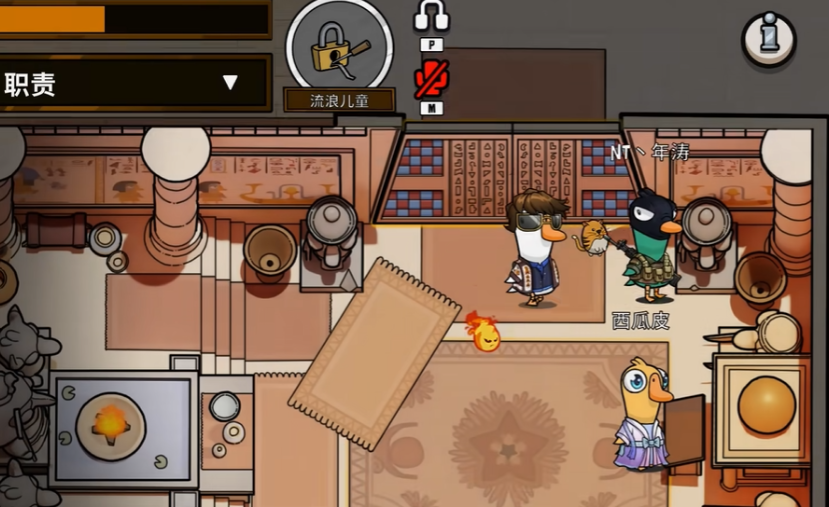Unmute the red crossed microphone icon
This screenshot has height=507, width=829.
(431, 79)
